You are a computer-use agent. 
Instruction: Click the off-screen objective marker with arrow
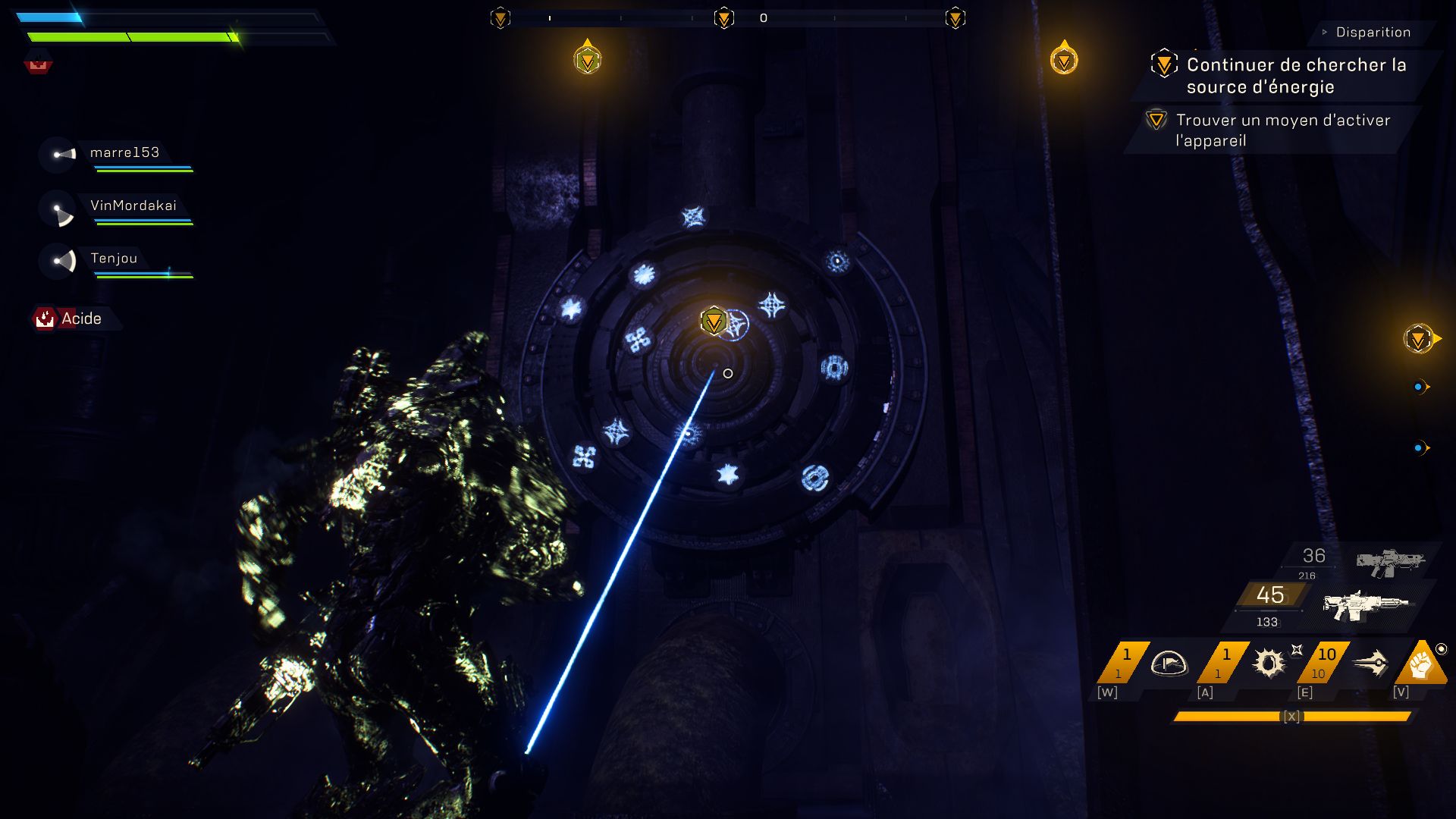[x=1419, y=339]
